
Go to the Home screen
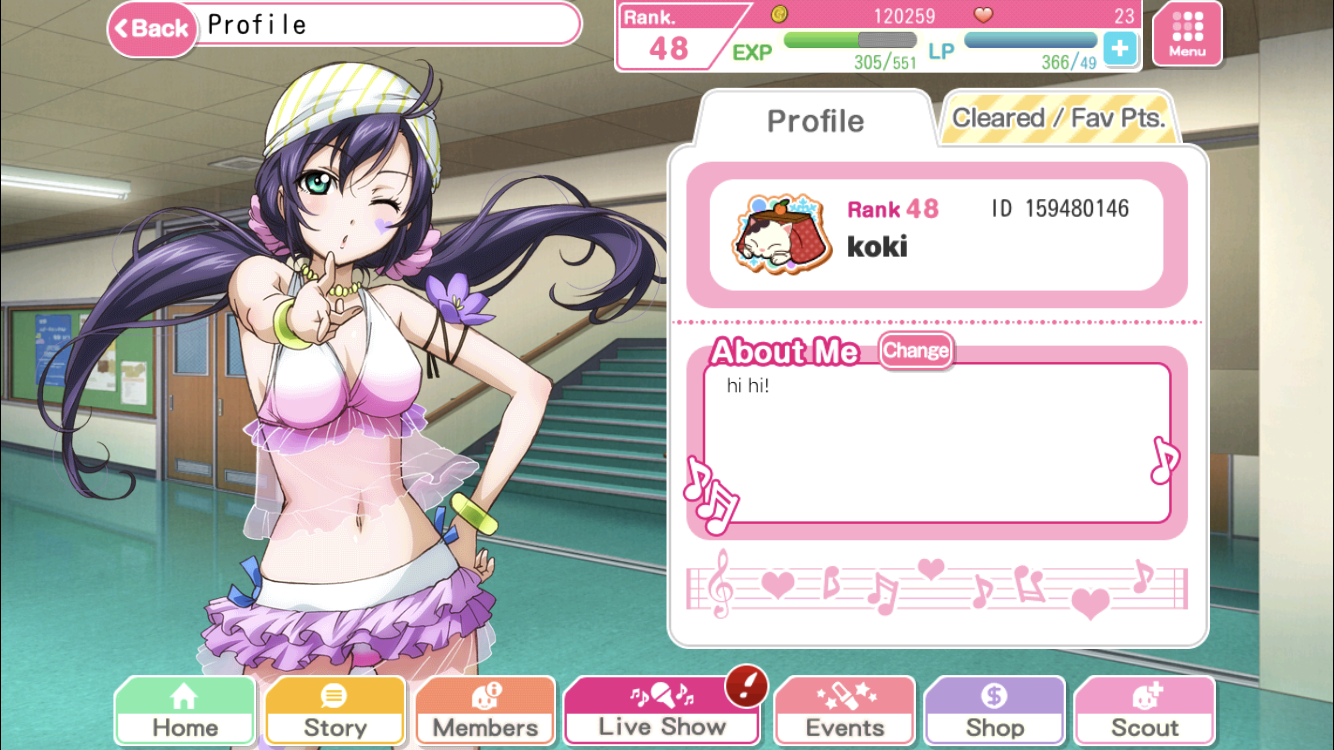tap(185, 712)
